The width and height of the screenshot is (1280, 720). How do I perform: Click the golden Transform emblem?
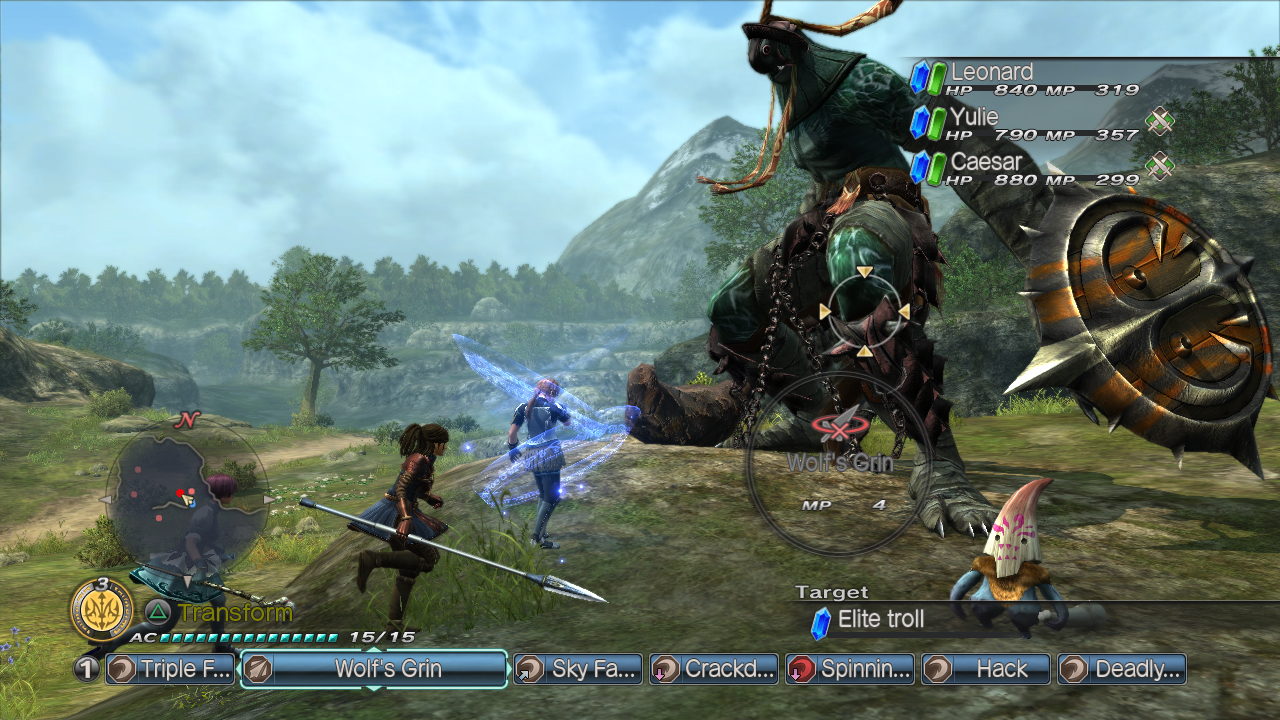coord(102,609)
